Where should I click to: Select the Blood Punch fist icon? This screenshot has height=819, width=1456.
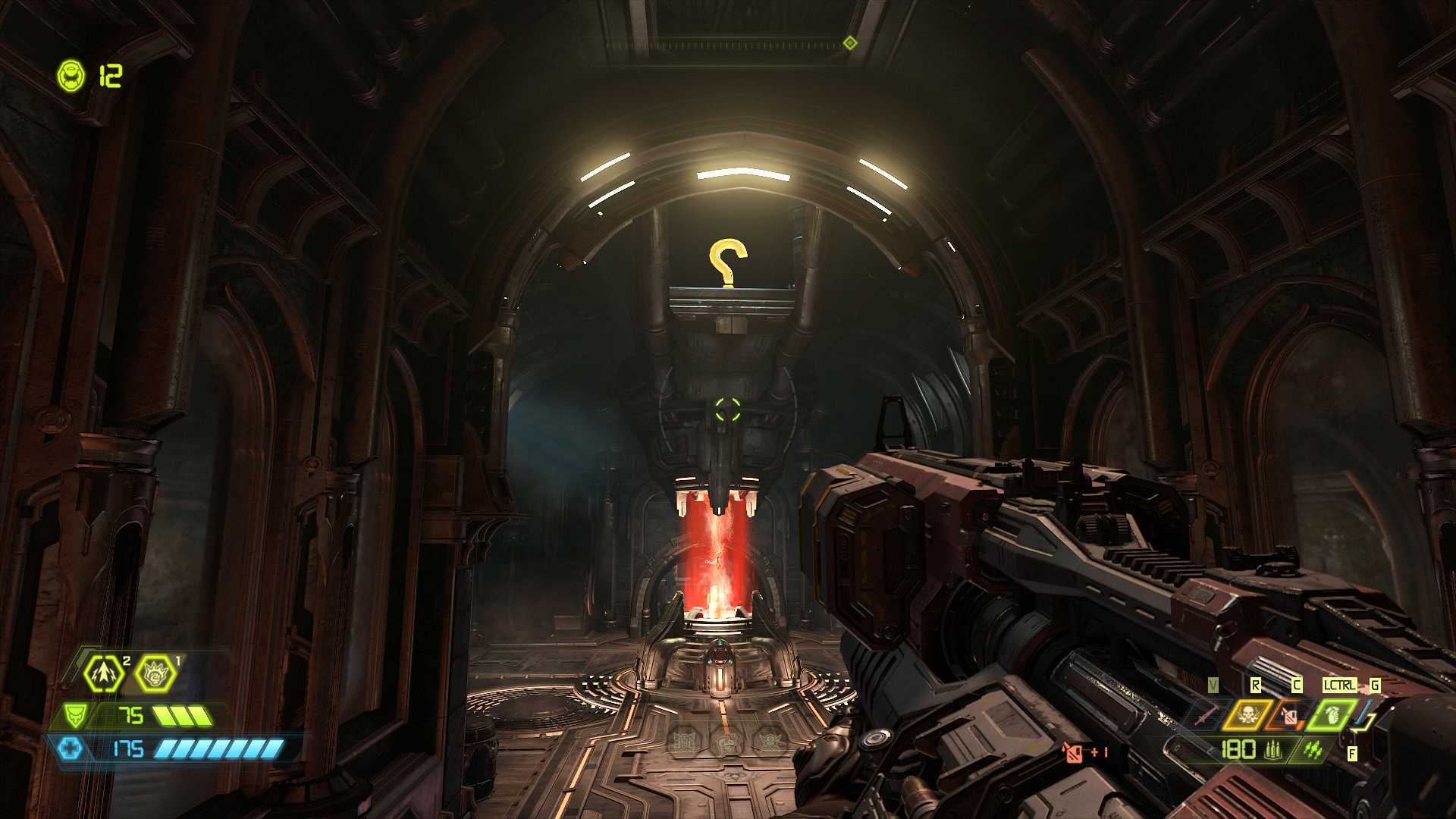pos(156,673)
